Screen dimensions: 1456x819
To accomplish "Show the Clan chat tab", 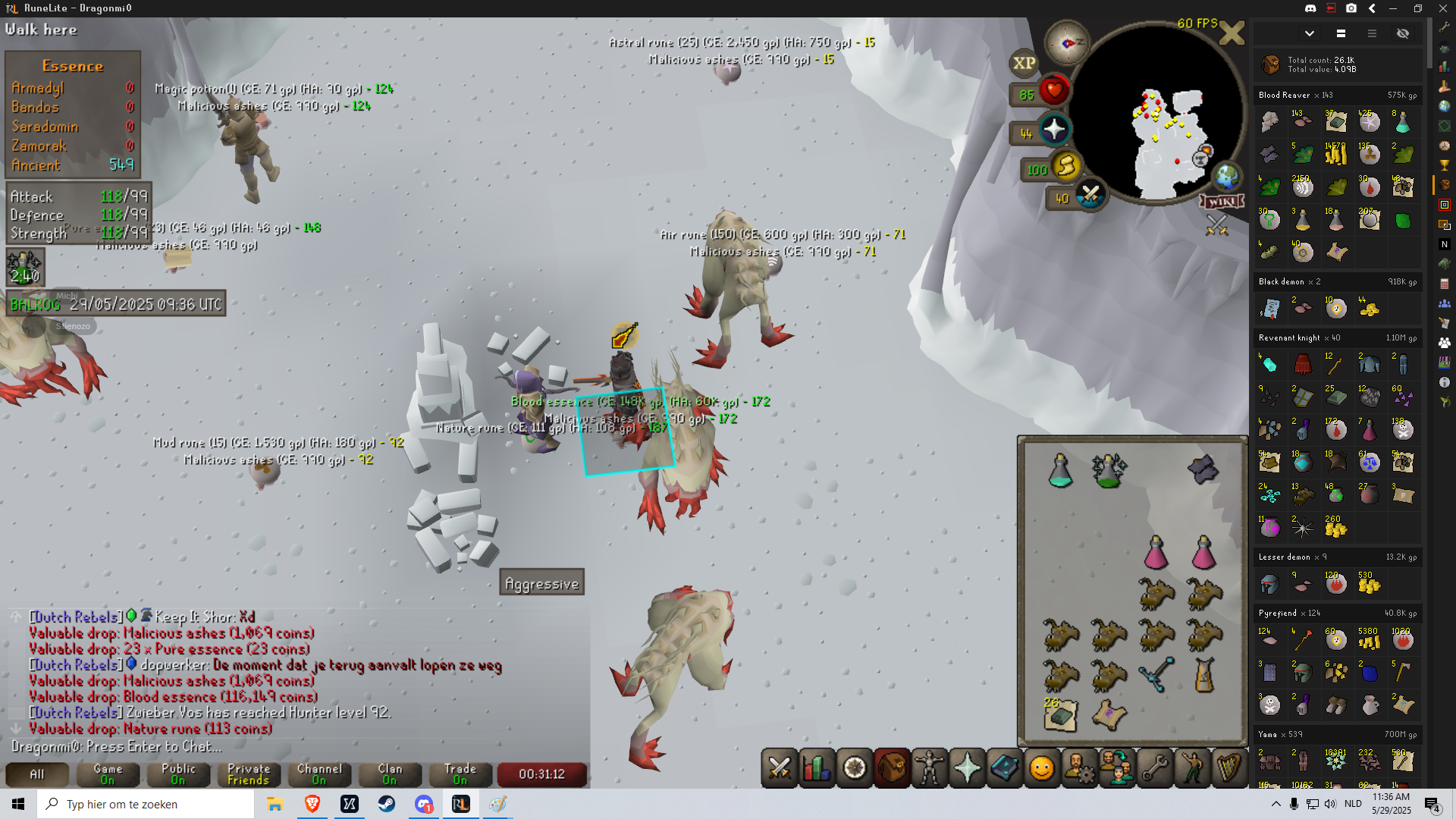I will [x=390, y=773].
